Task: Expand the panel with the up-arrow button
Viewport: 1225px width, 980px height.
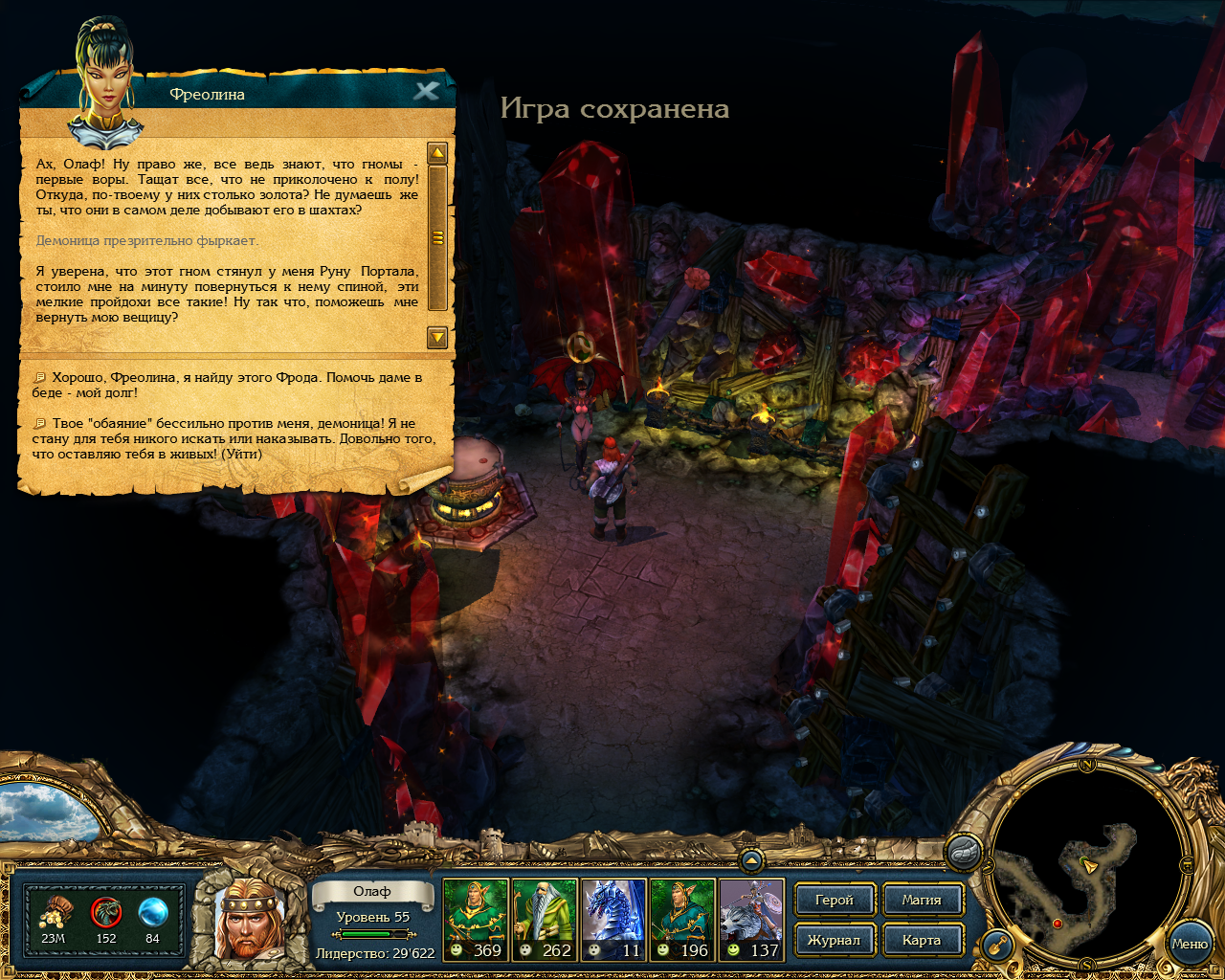Action: (x=751, y=860)
